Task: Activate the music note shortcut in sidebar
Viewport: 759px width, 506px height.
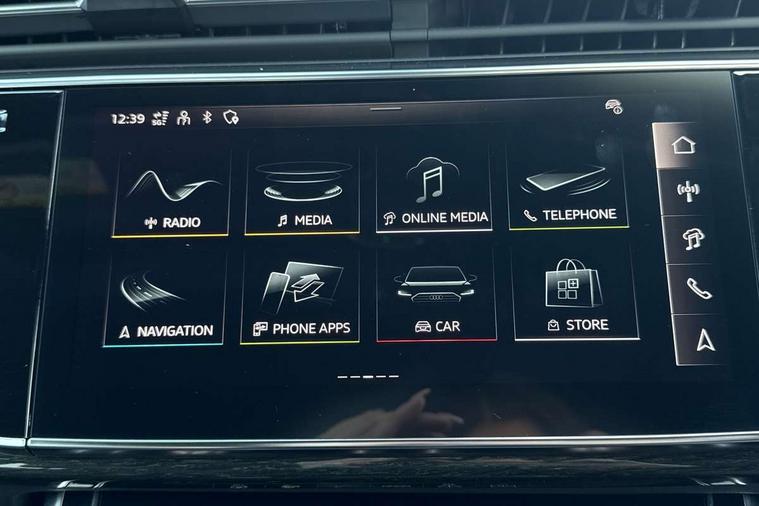Action: point(692,239)
